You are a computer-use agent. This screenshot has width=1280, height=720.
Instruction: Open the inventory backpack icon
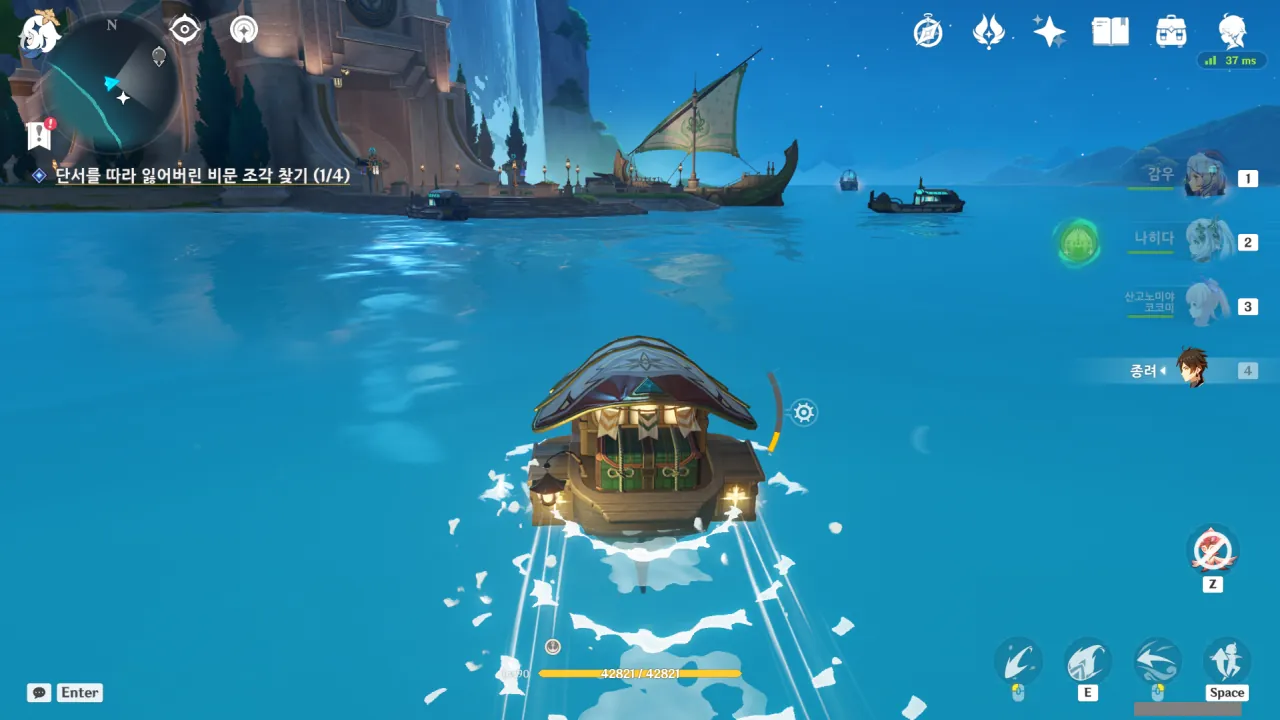[x=1170, y=32]
